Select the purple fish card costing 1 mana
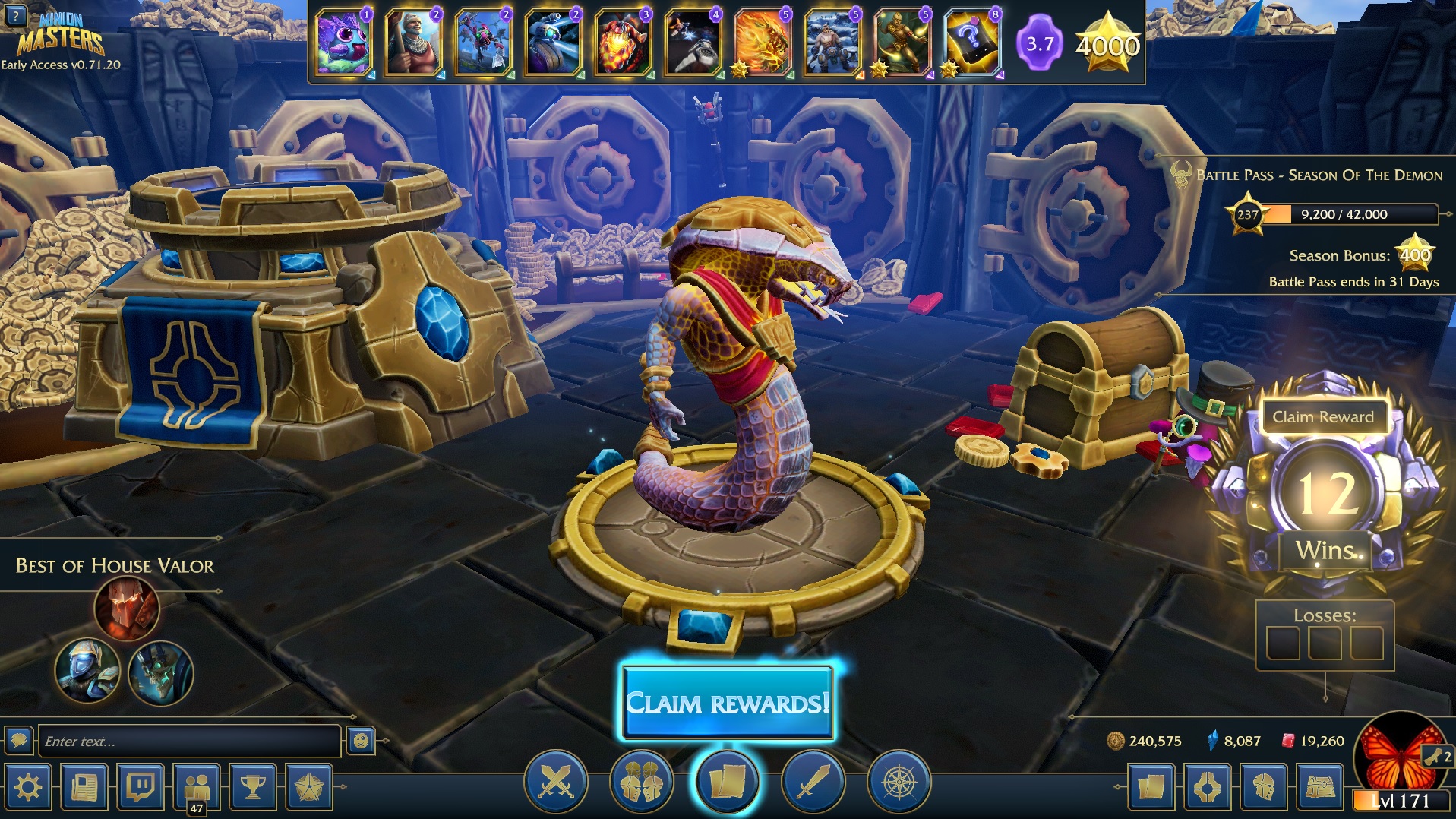The image size is (1456, 819). point(343,43)
